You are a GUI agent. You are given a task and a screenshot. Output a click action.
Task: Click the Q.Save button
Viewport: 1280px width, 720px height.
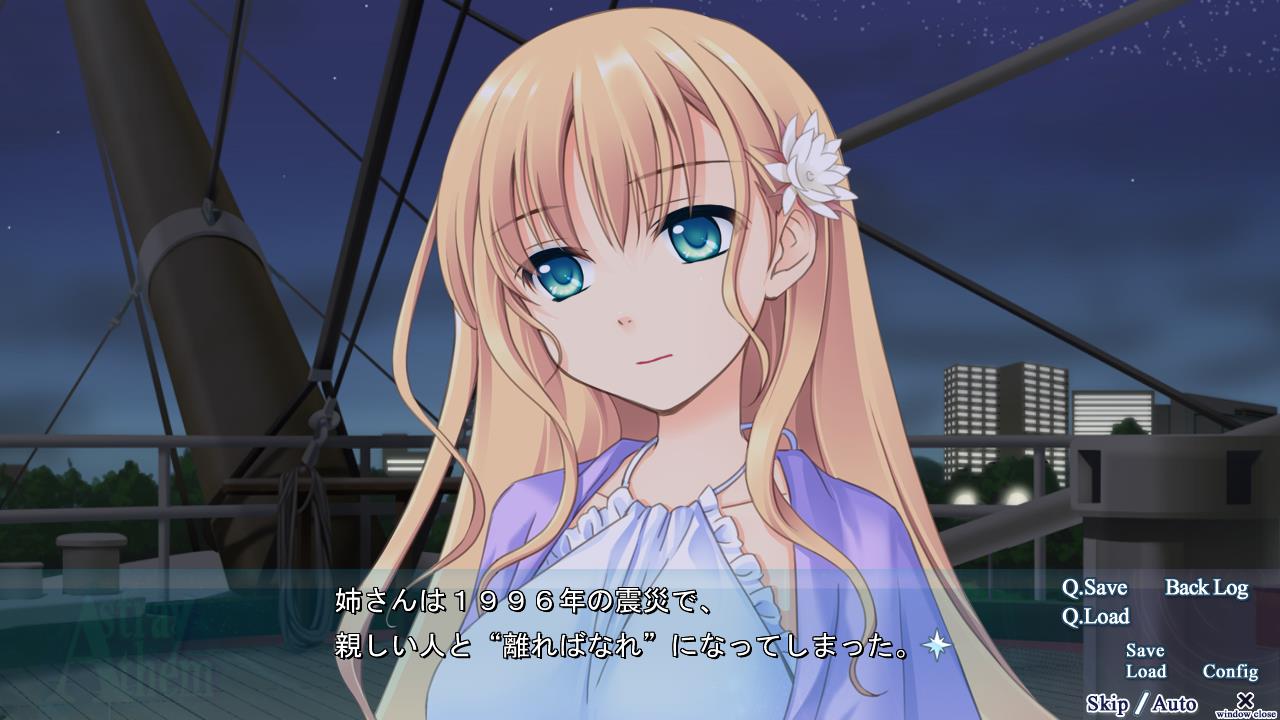1094,588
